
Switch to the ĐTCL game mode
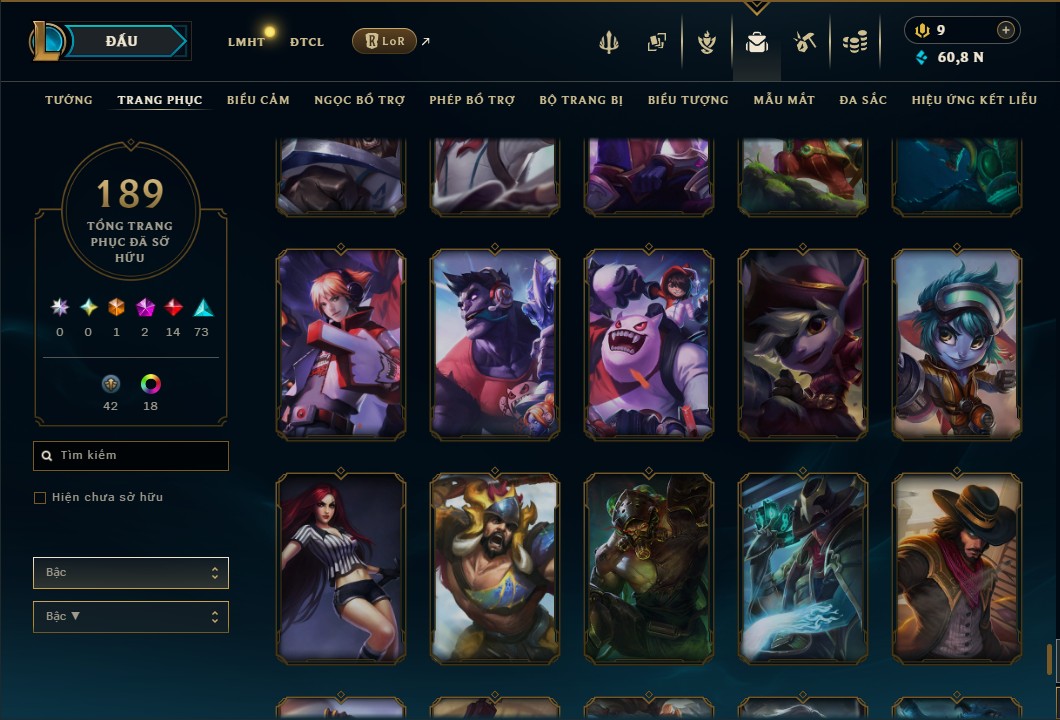307,42
